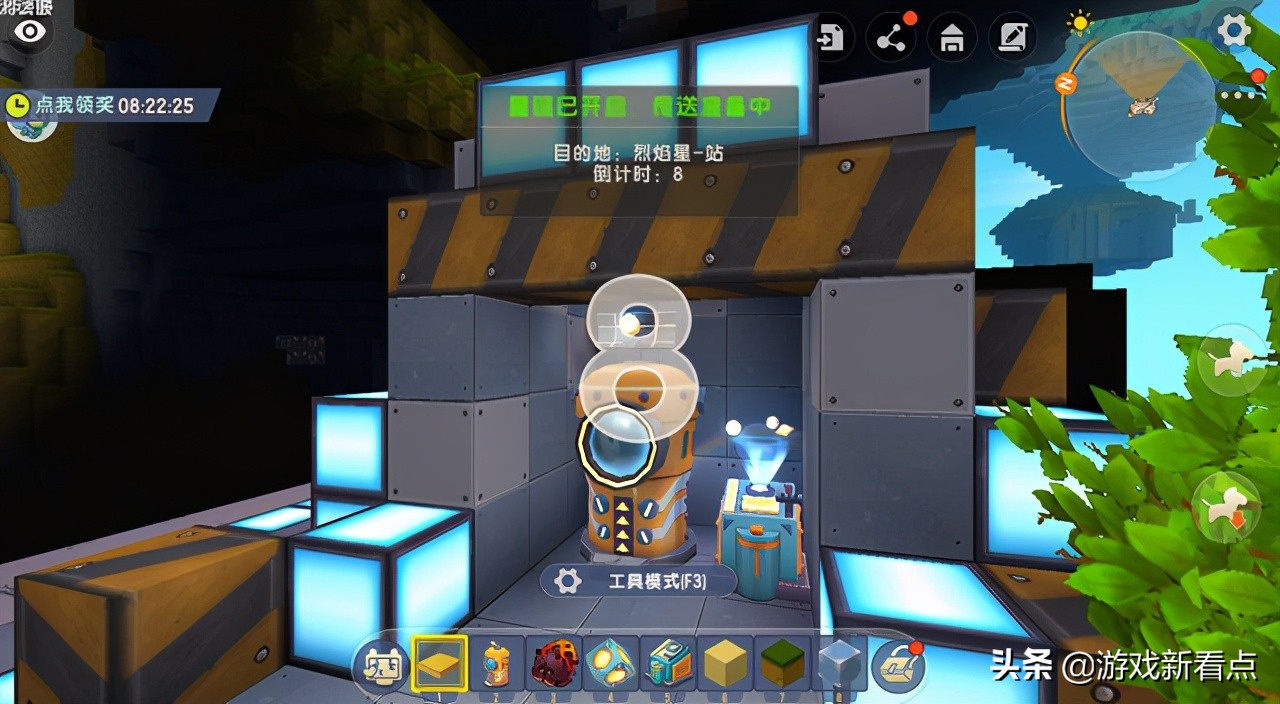Open the three-dot more options bubble

point(1241,97)
